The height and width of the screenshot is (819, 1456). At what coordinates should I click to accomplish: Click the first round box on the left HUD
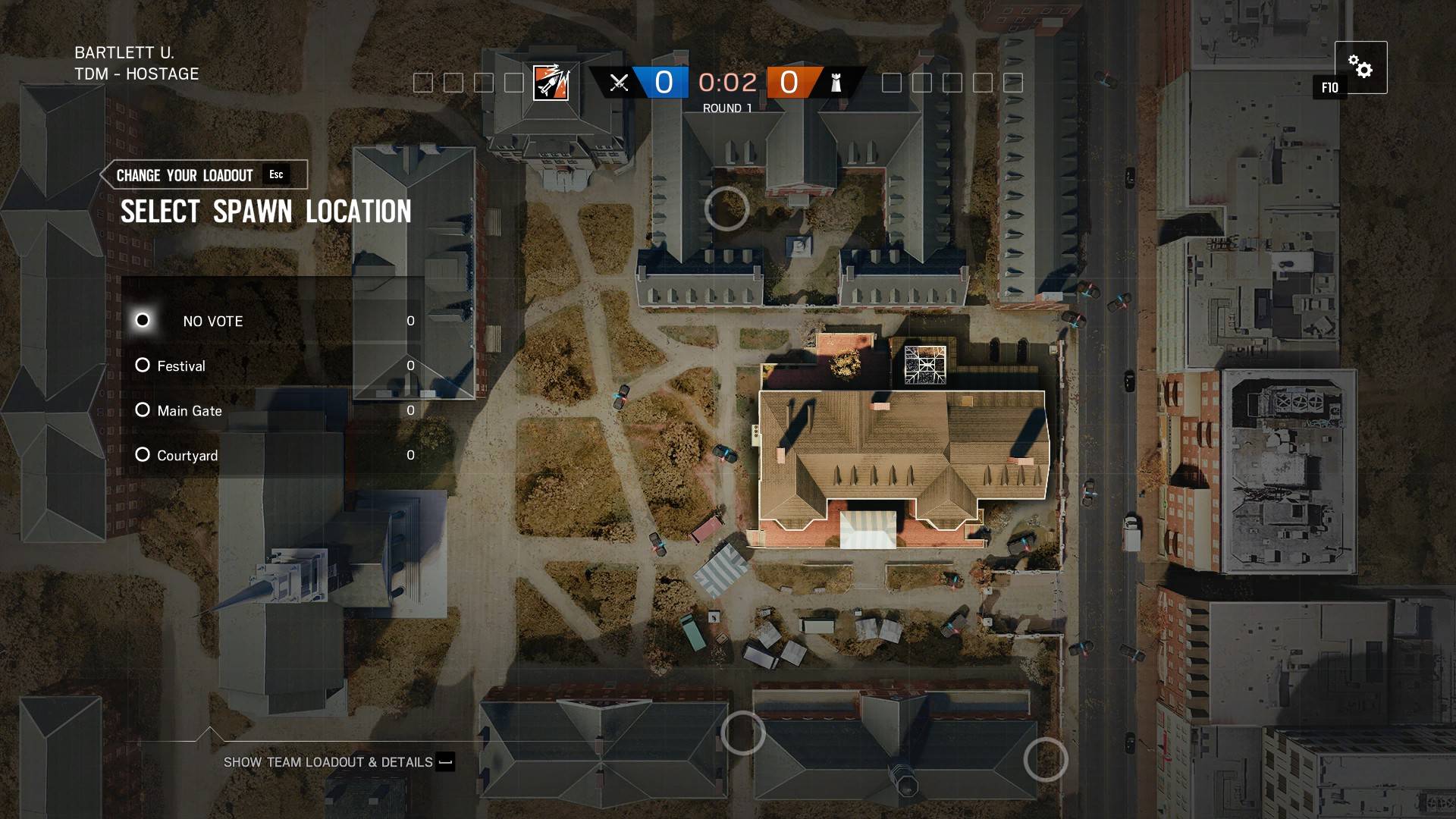423,83
